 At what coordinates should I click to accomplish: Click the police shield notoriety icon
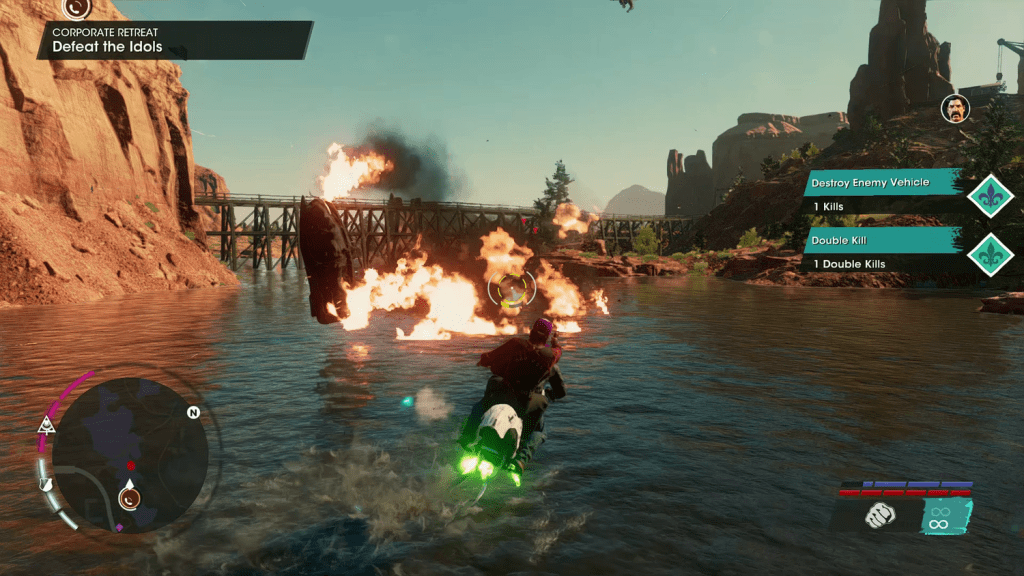46,484
